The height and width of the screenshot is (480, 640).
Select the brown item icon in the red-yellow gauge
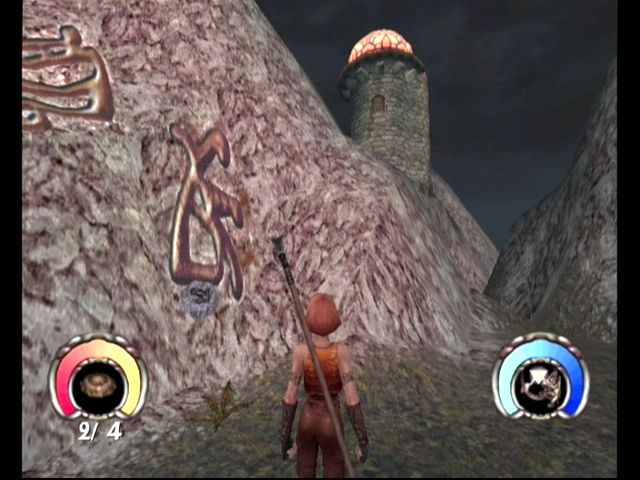tap(97, 383)
